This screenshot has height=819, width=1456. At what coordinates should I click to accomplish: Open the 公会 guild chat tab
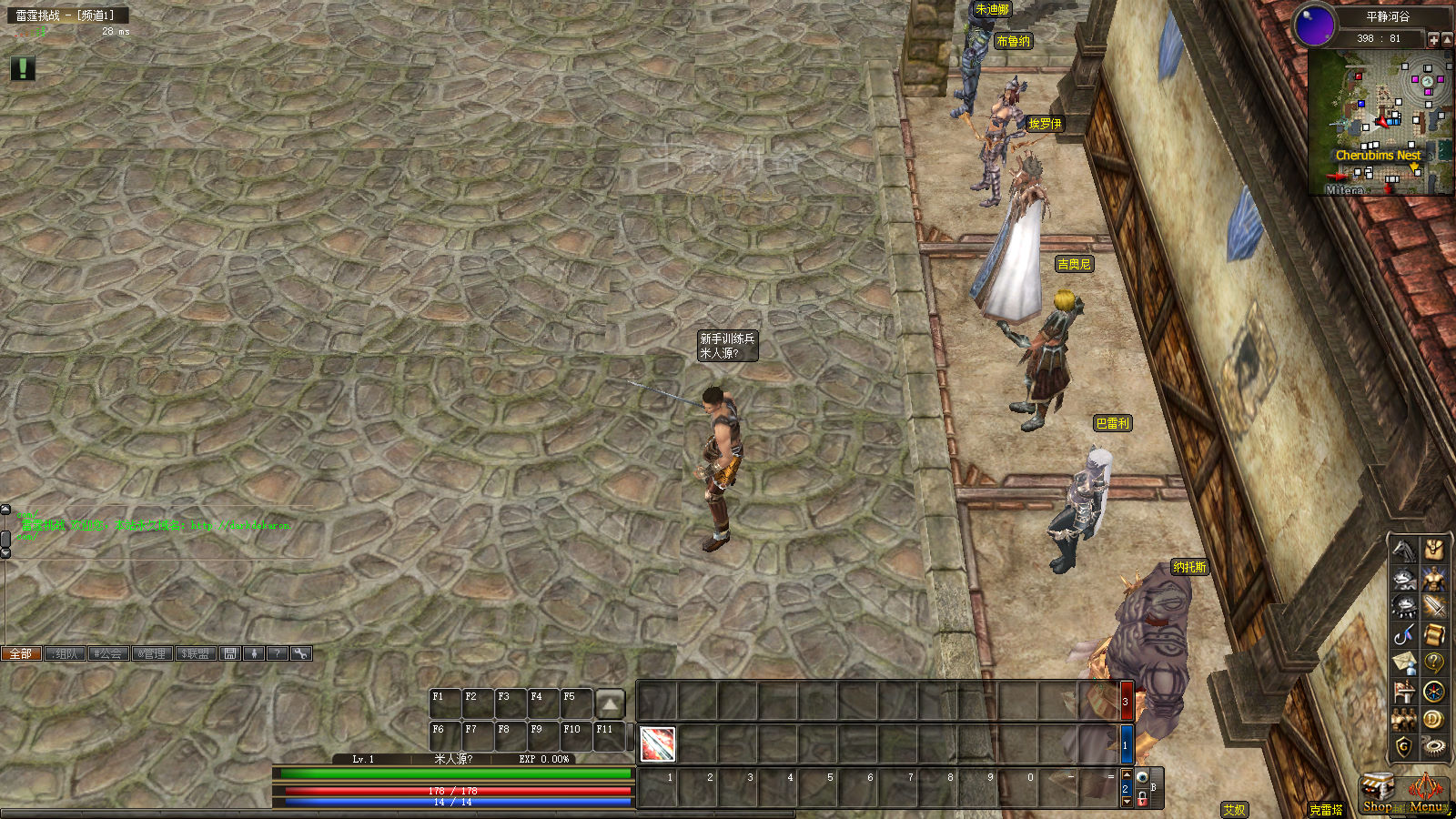[x=108, y=653]
